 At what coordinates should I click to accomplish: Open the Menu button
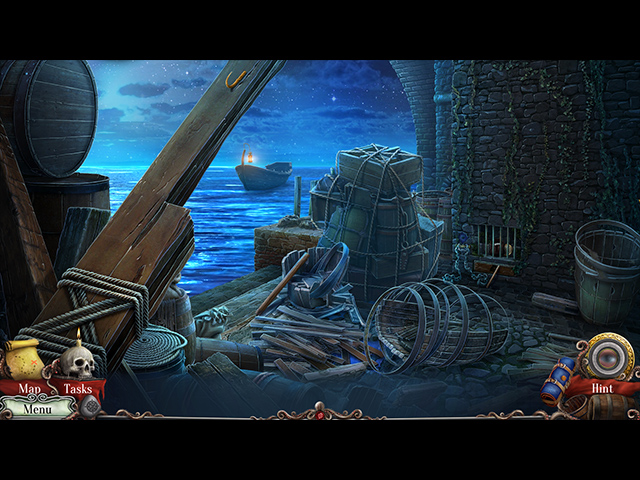pyautogui.click(x=38, y=408)
